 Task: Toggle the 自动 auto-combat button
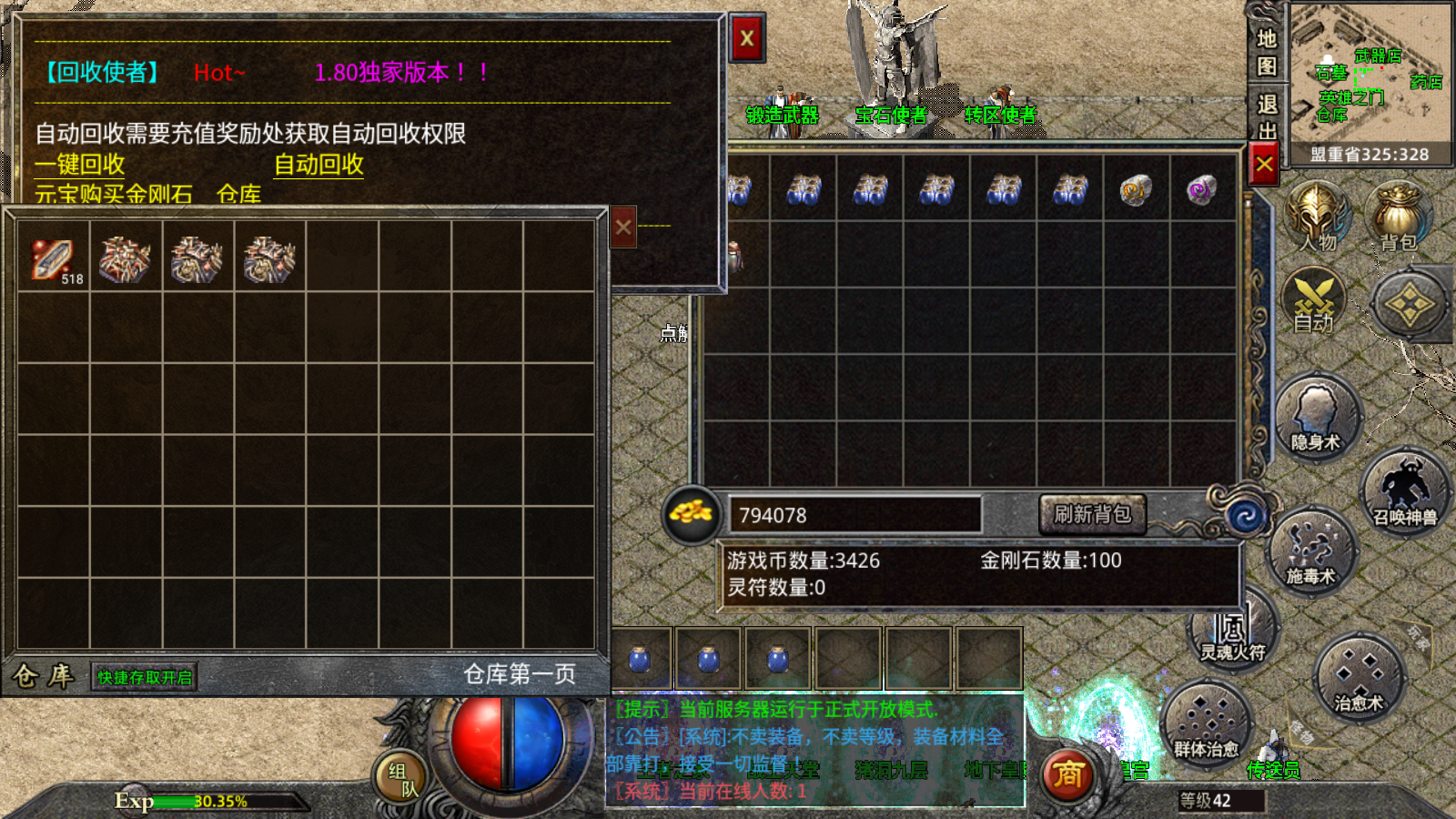[x=1313, y=302]
